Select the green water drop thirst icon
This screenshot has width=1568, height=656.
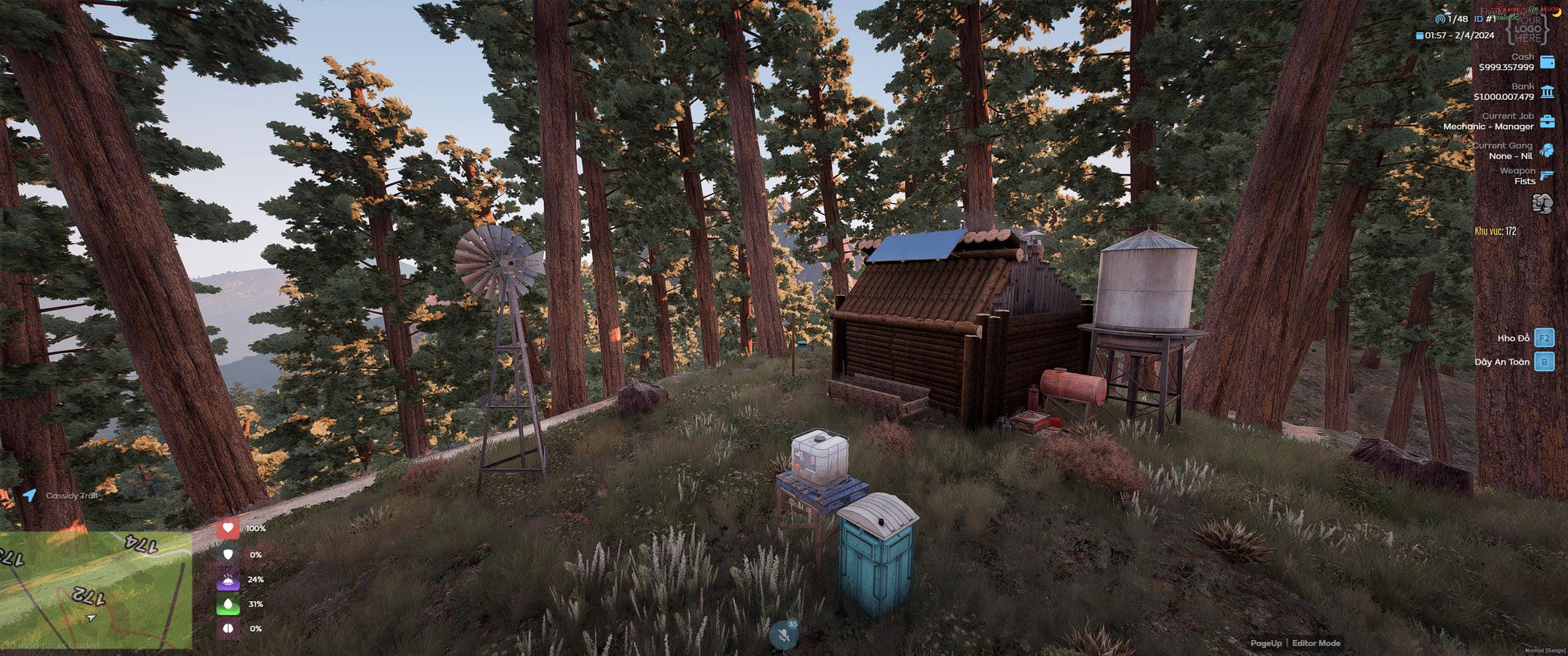click(x=228, y=604)
